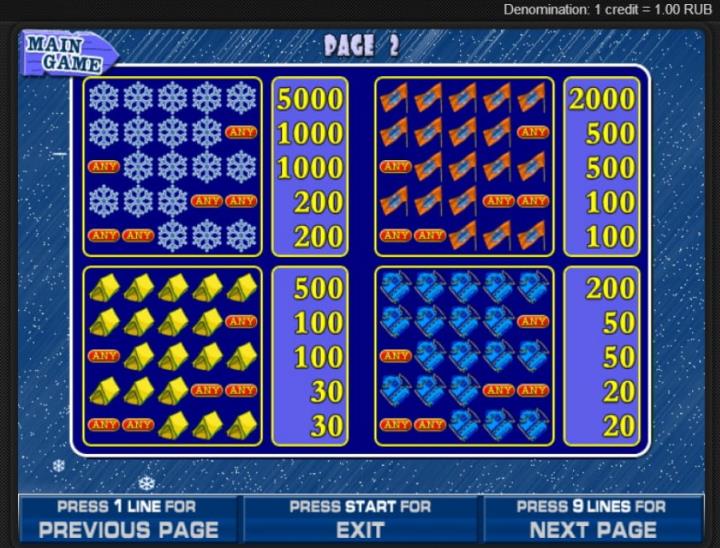This screenshot has width=720, height=548.
Task: Open the Next Page of the paytable
Action: 592,519
